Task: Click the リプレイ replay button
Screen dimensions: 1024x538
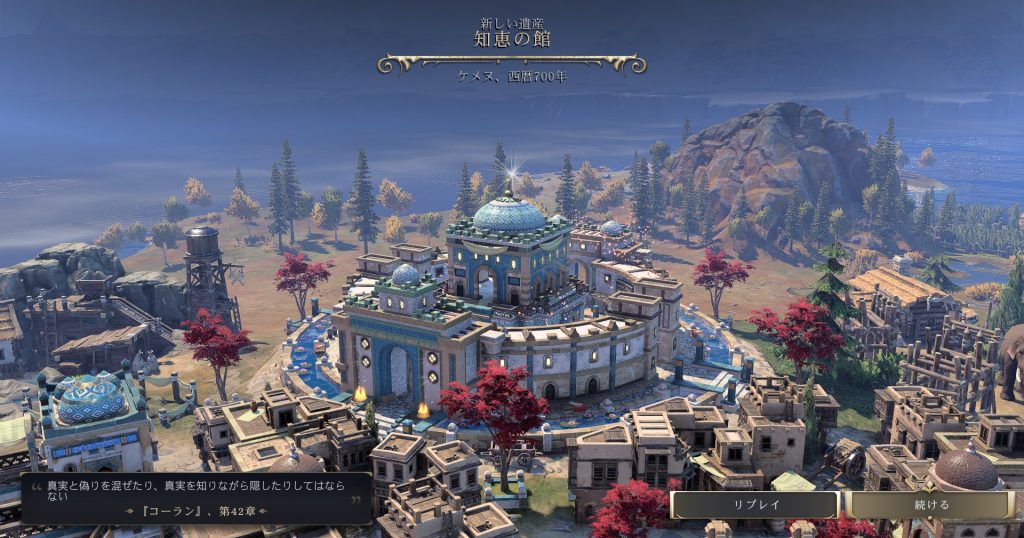Action: coord(754,505)
